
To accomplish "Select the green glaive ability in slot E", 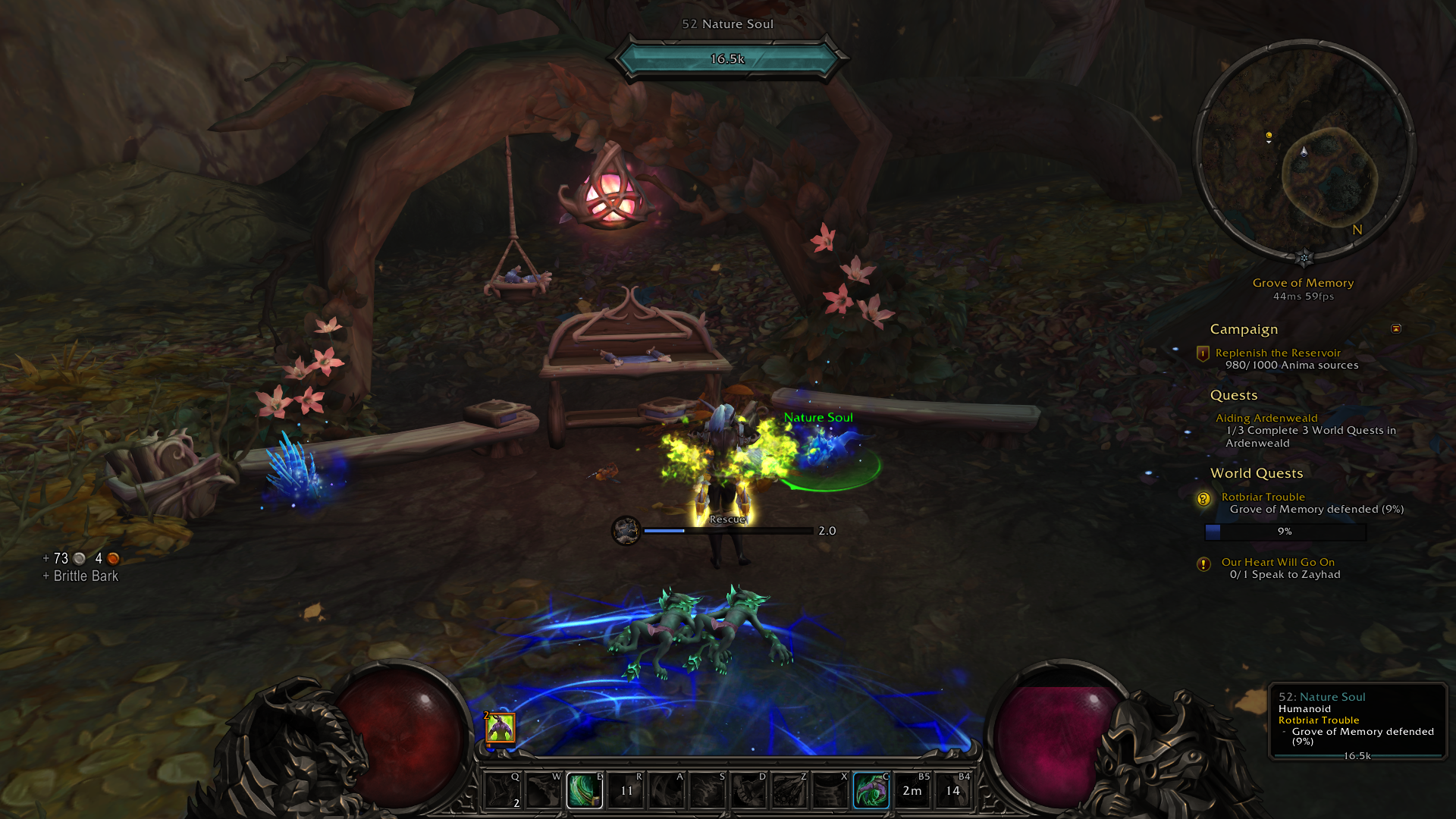I will 585,789.
